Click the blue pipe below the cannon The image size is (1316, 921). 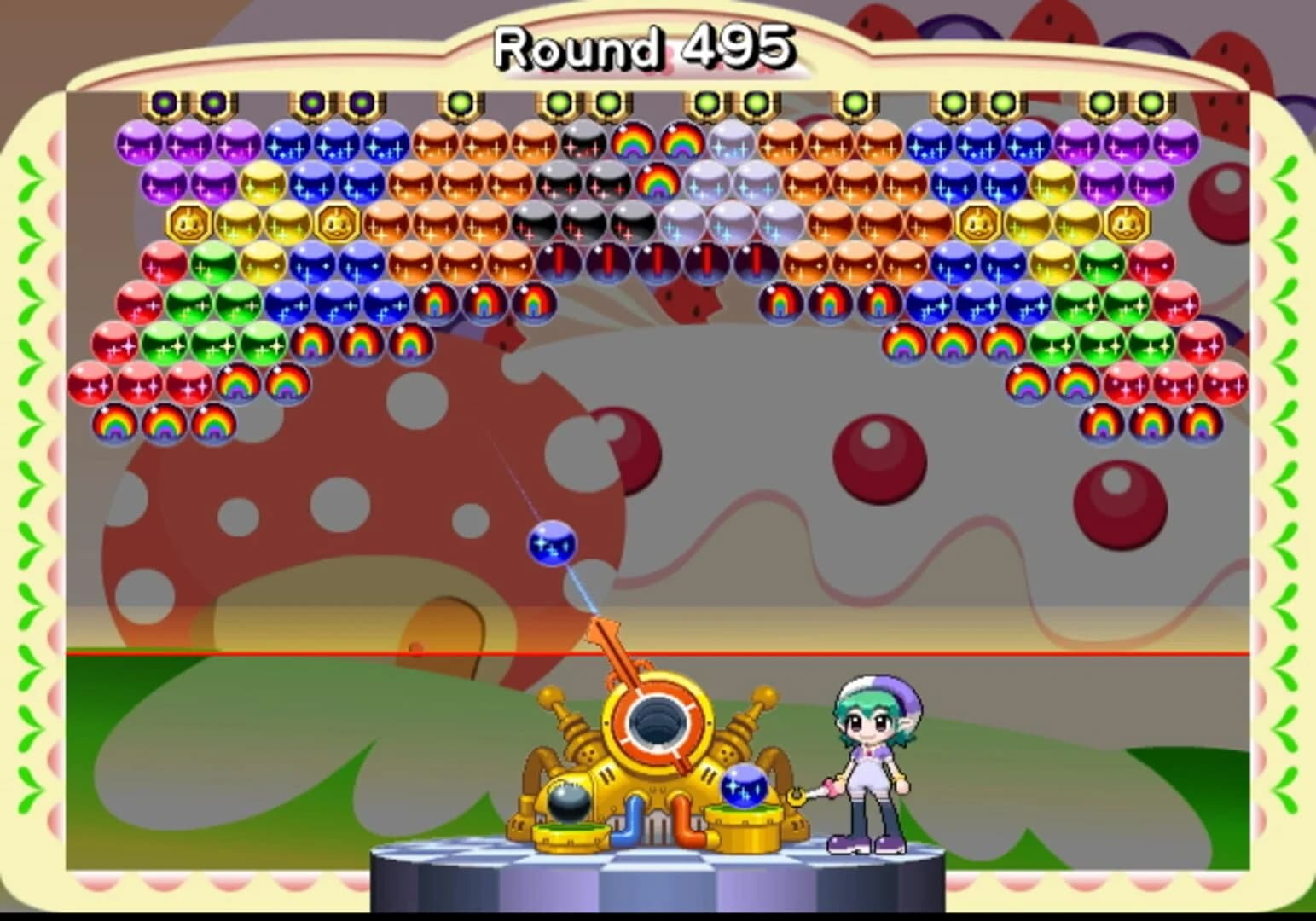click(633, 820)
